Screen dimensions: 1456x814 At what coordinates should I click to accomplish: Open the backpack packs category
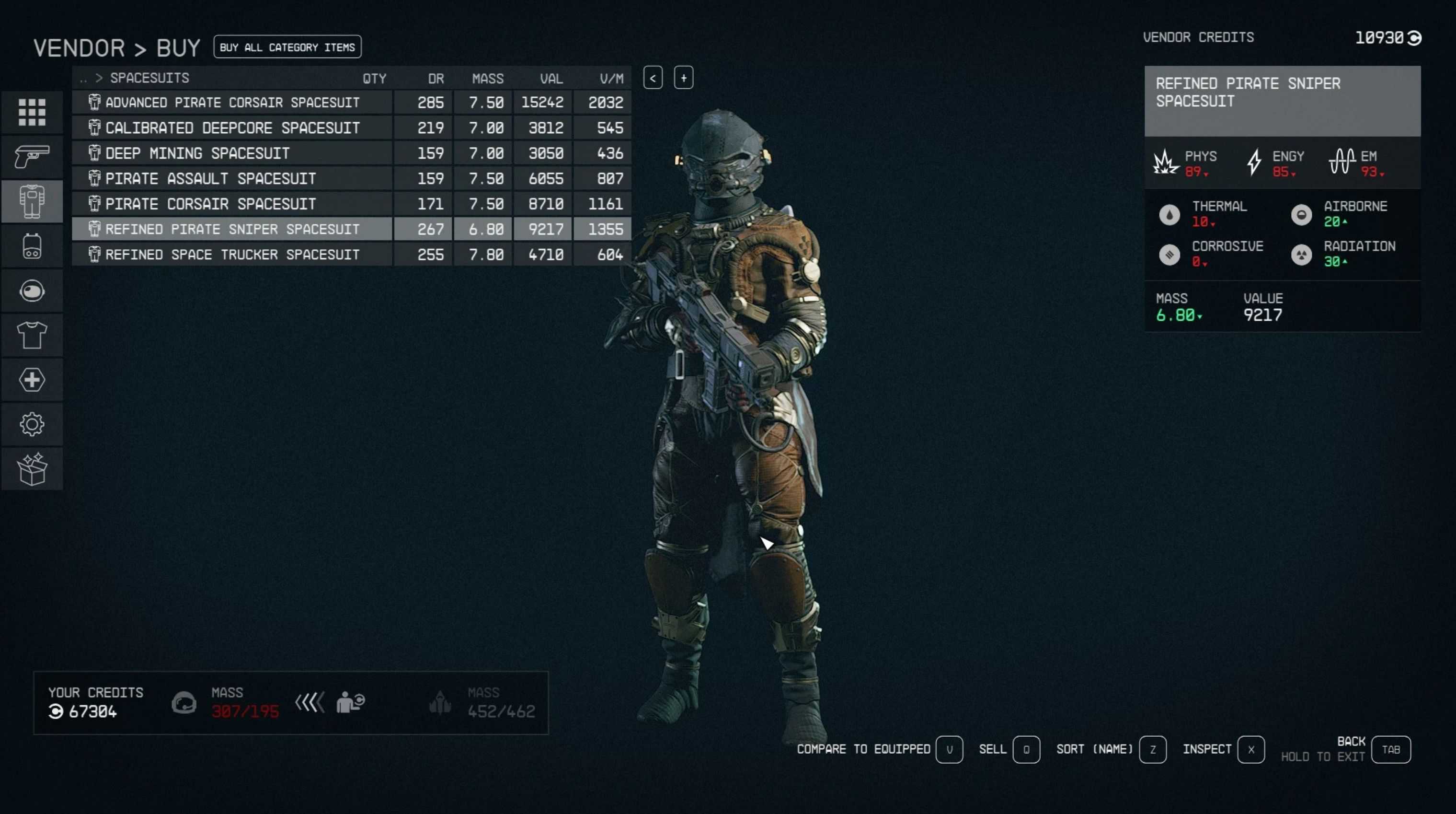[32, 246]
